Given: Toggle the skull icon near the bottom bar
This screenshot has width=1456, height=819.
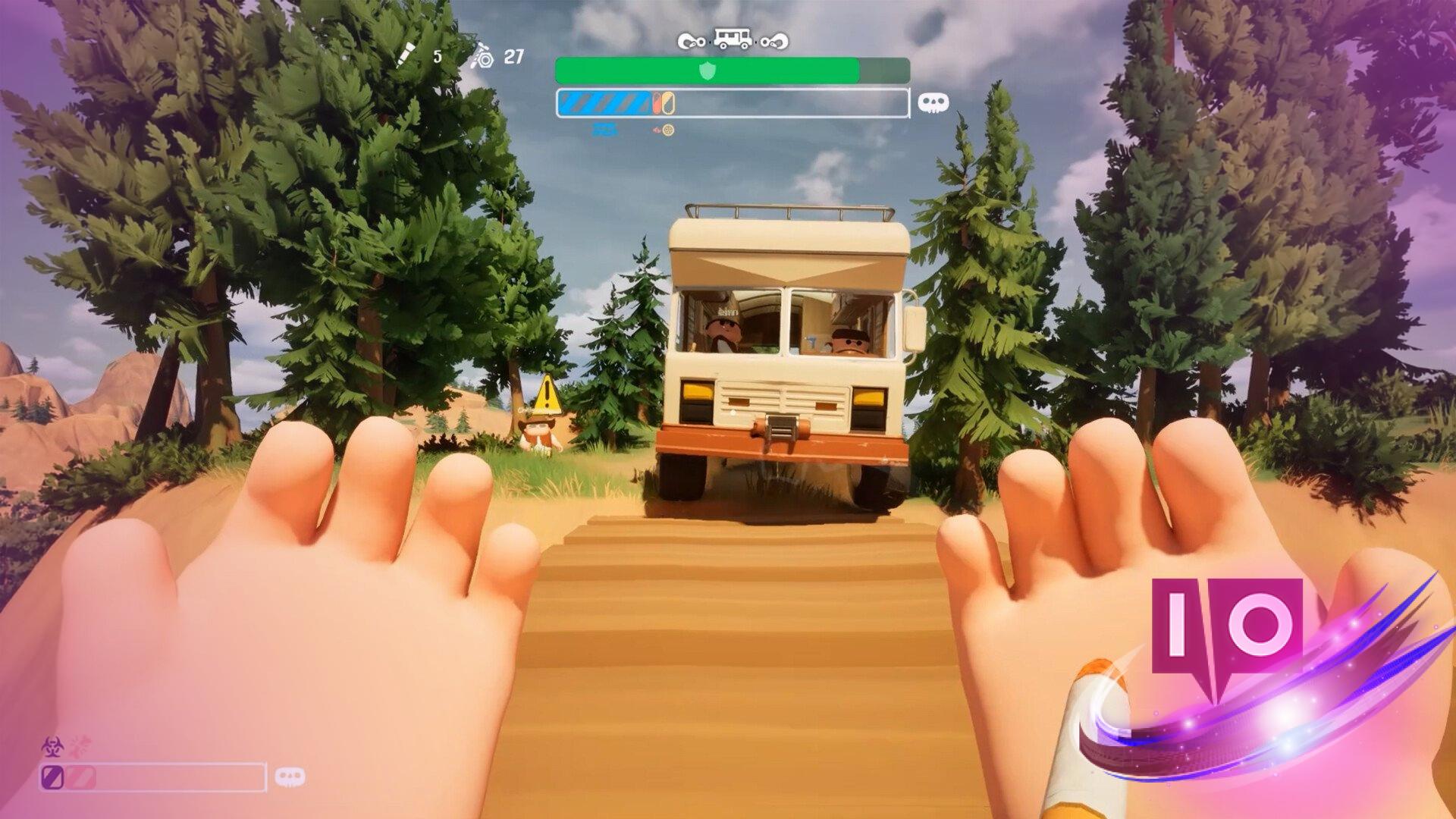Looking at the screenshot, I should pos(290,777).
